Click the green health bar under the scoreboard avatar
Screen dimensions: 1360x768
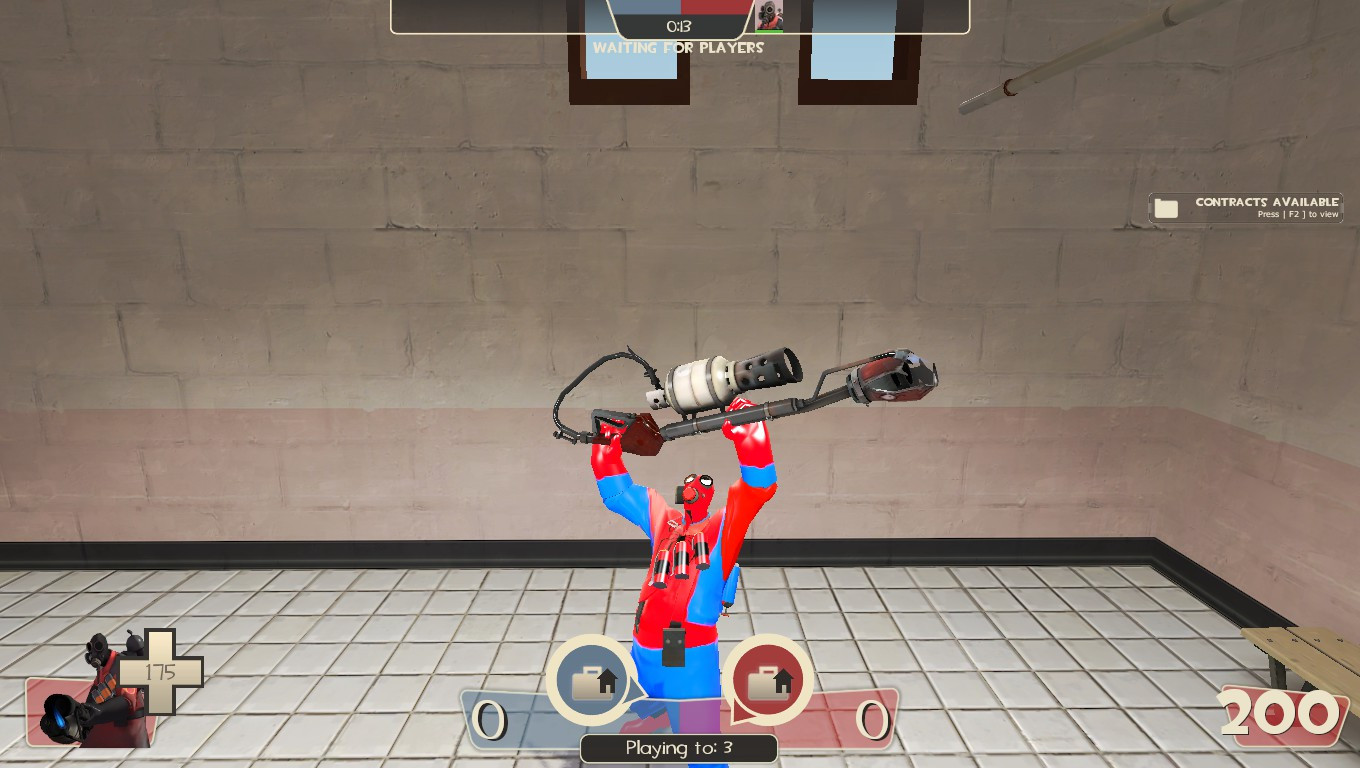pos(770,31)
